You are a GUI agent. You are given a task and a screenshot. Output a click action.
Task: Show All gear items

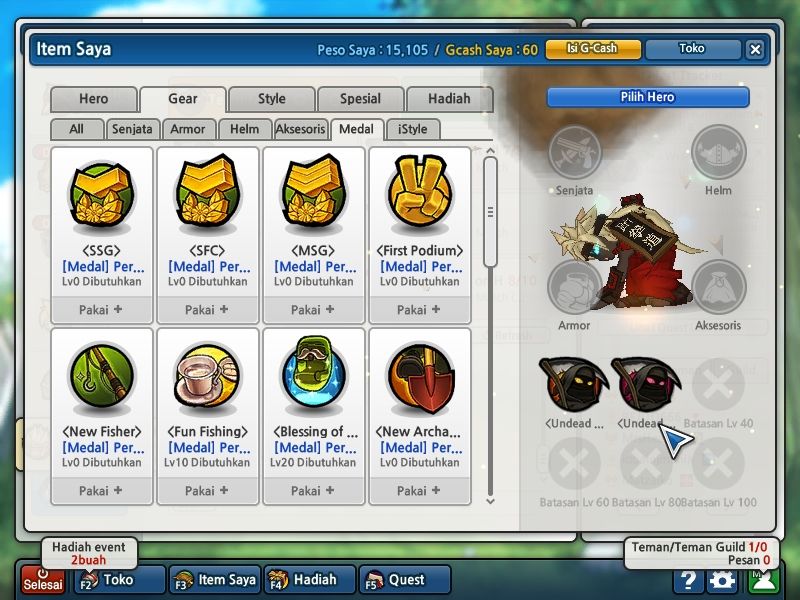[x=77, y=129]
